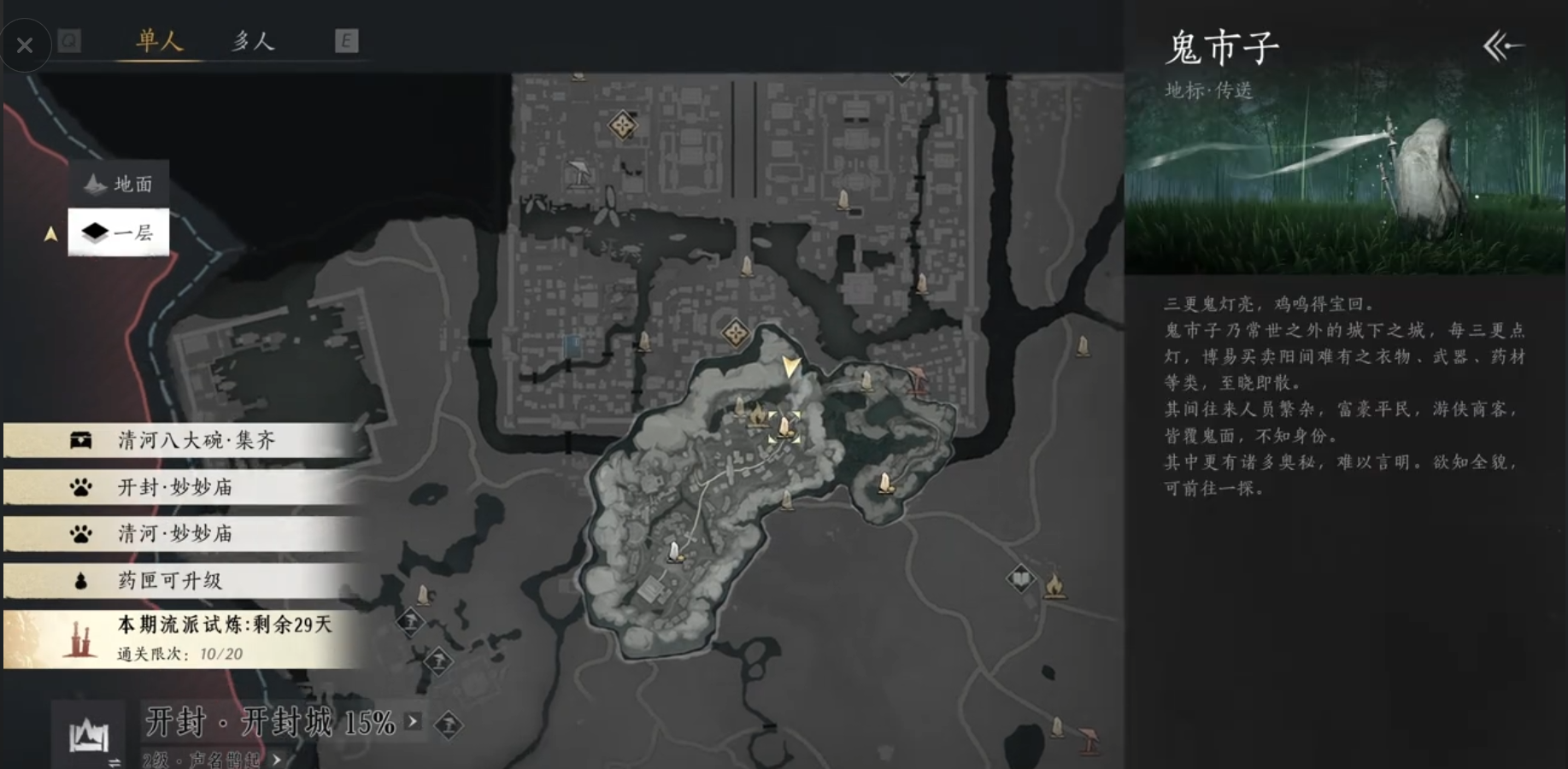
Task: Expand the 声名鹊起 level row
Action: [277, 760]
